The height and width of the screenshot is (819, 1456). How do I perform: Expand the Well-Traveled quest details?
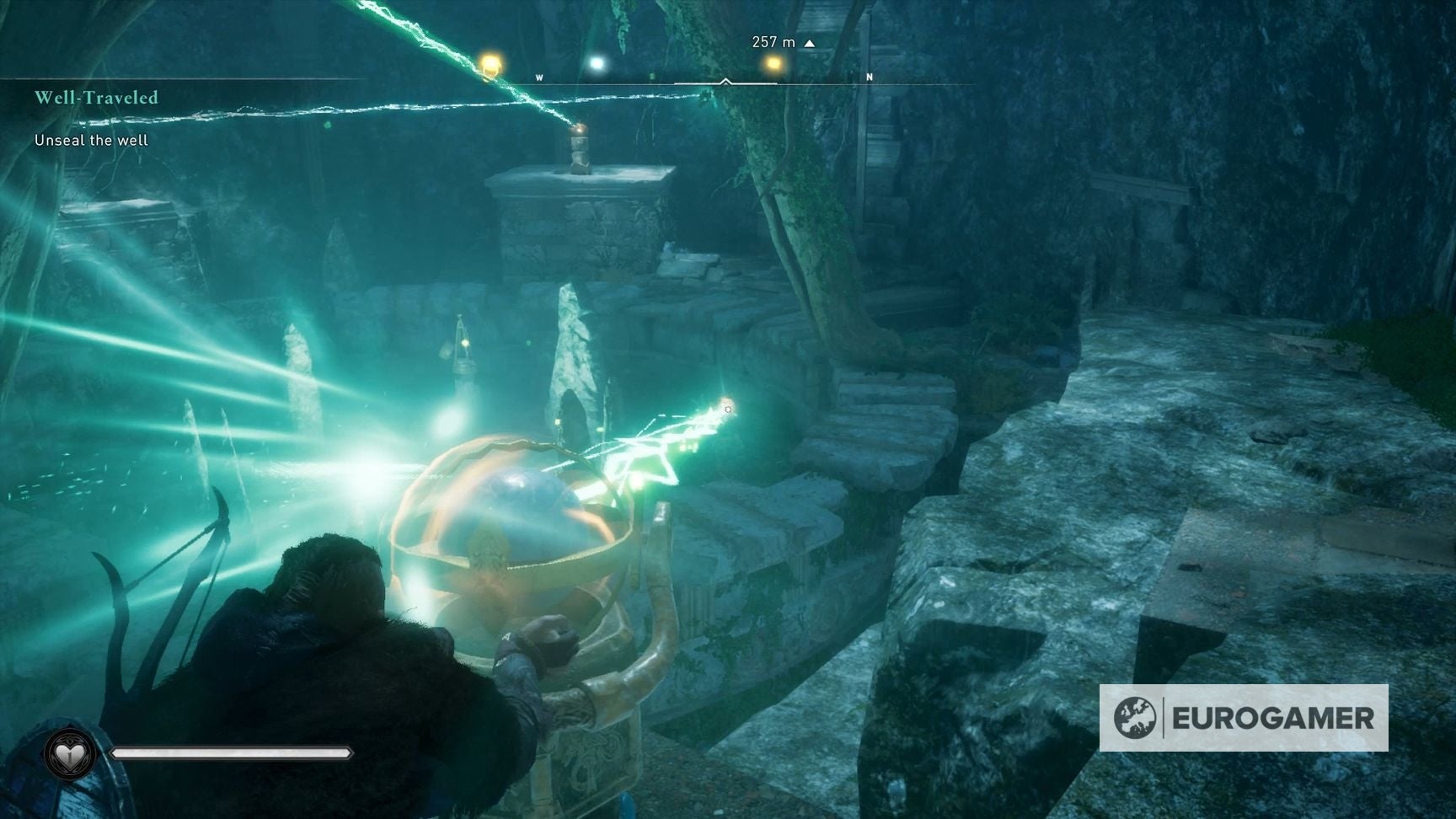coord(96,98)
